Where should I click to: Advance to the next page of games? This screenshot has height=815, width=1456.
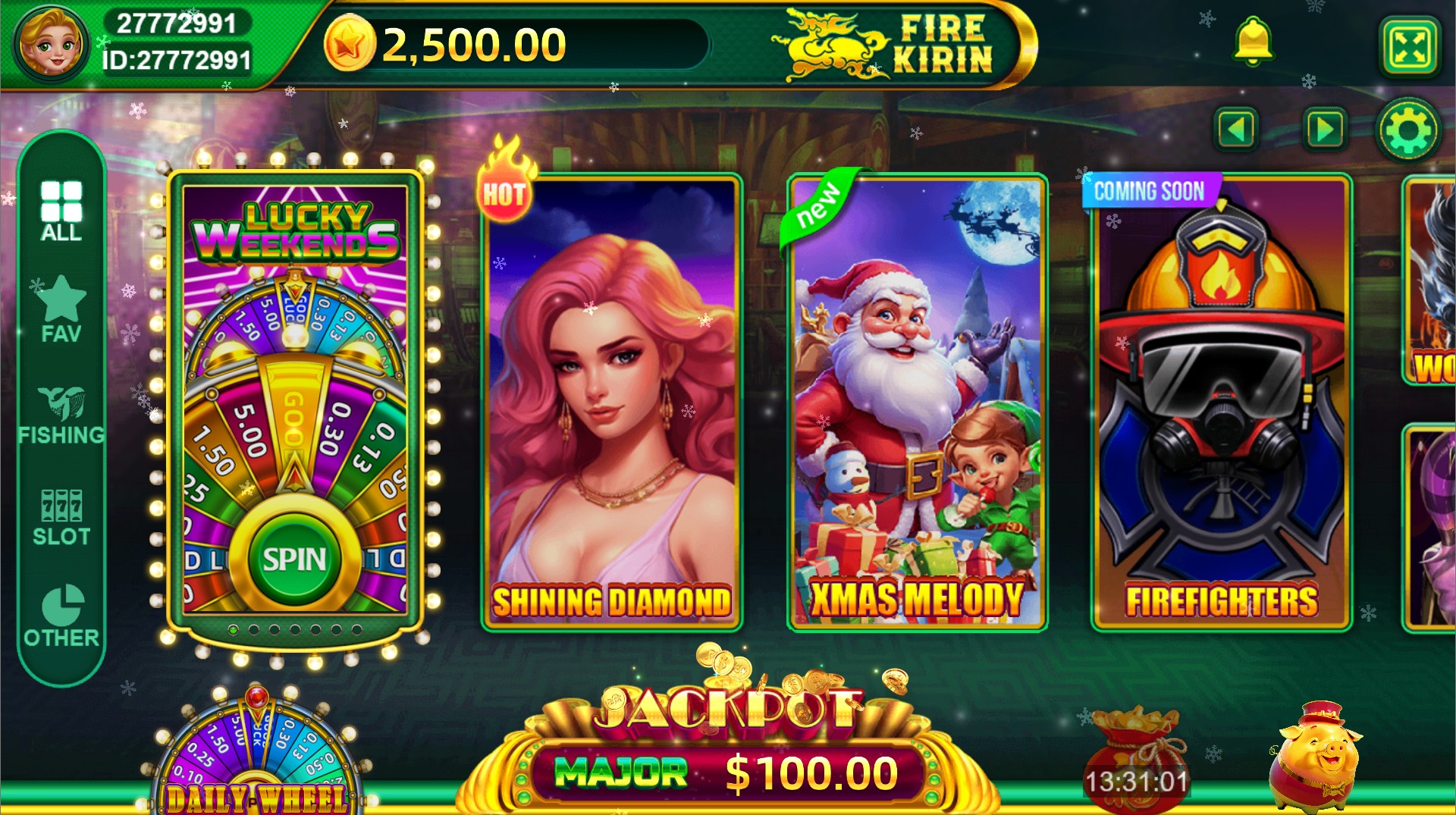1324,130
